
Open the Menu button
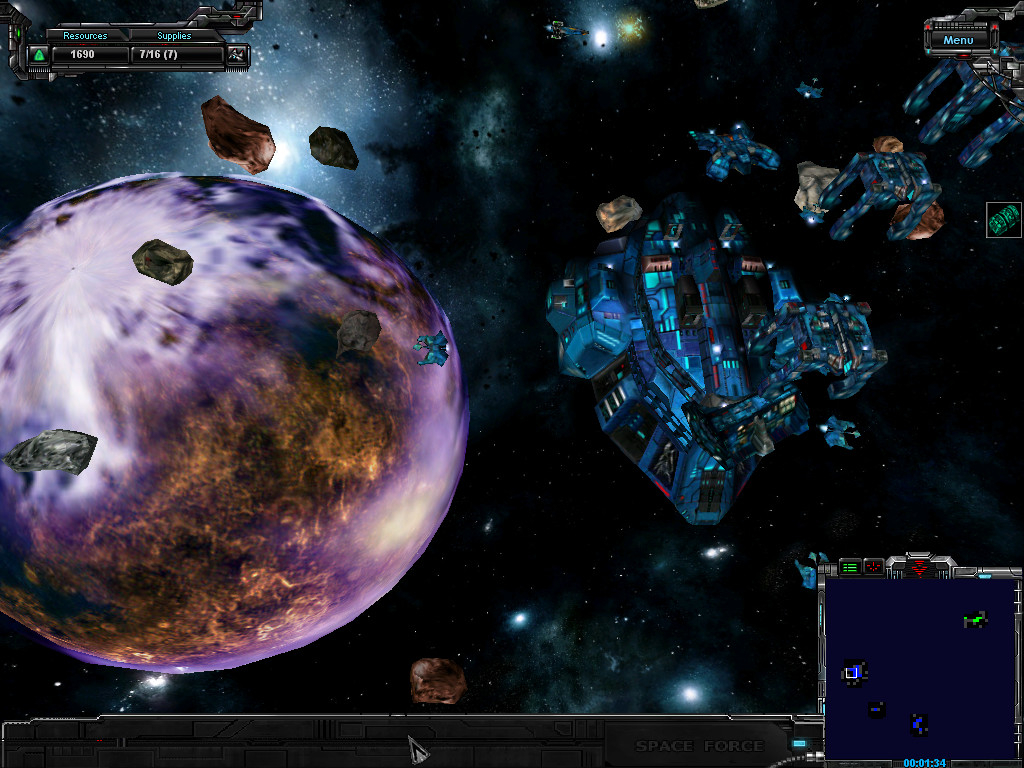click(x=957, y=40)
